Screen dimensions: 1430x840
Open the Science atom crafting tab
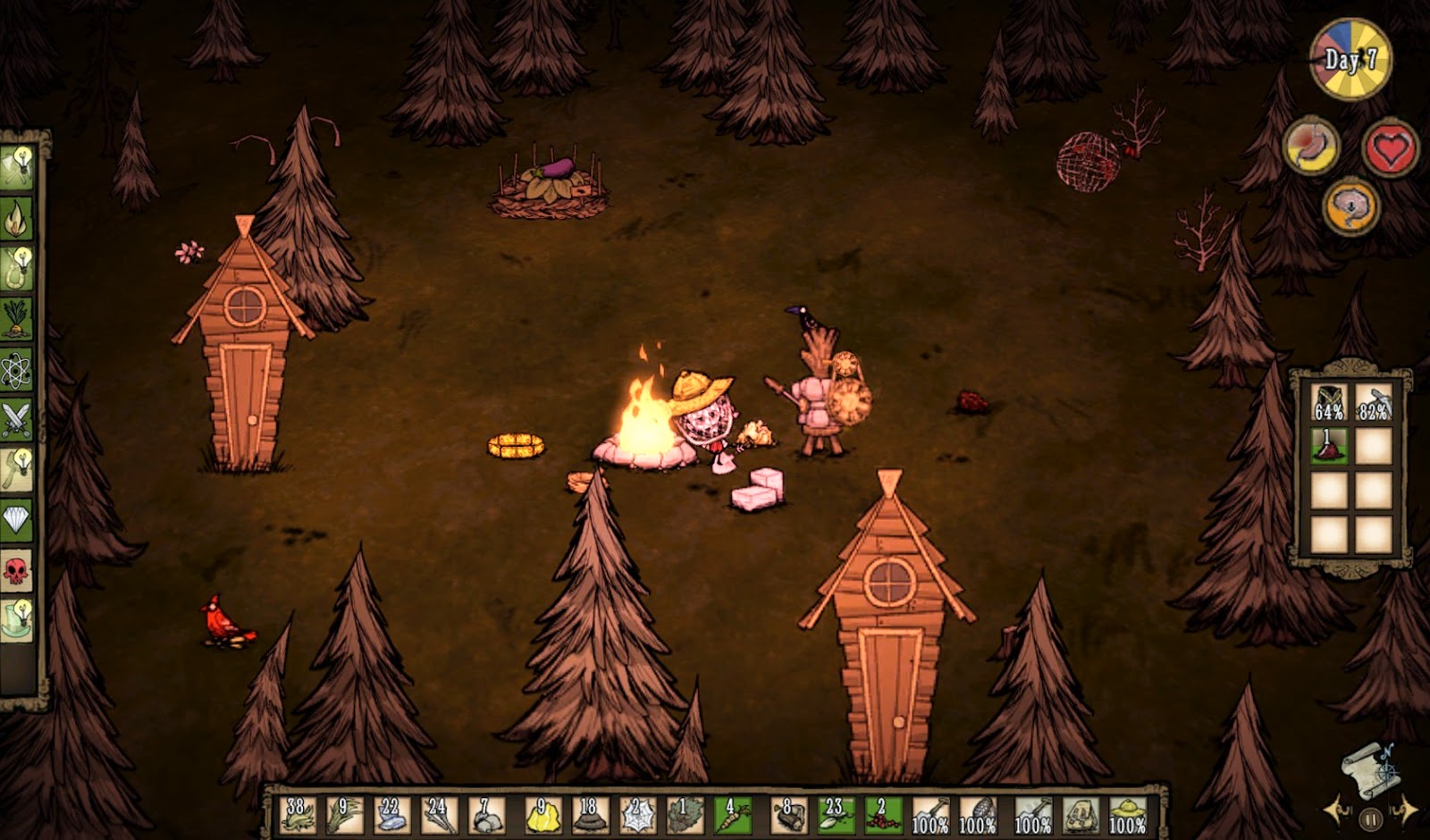coord(16,369)
